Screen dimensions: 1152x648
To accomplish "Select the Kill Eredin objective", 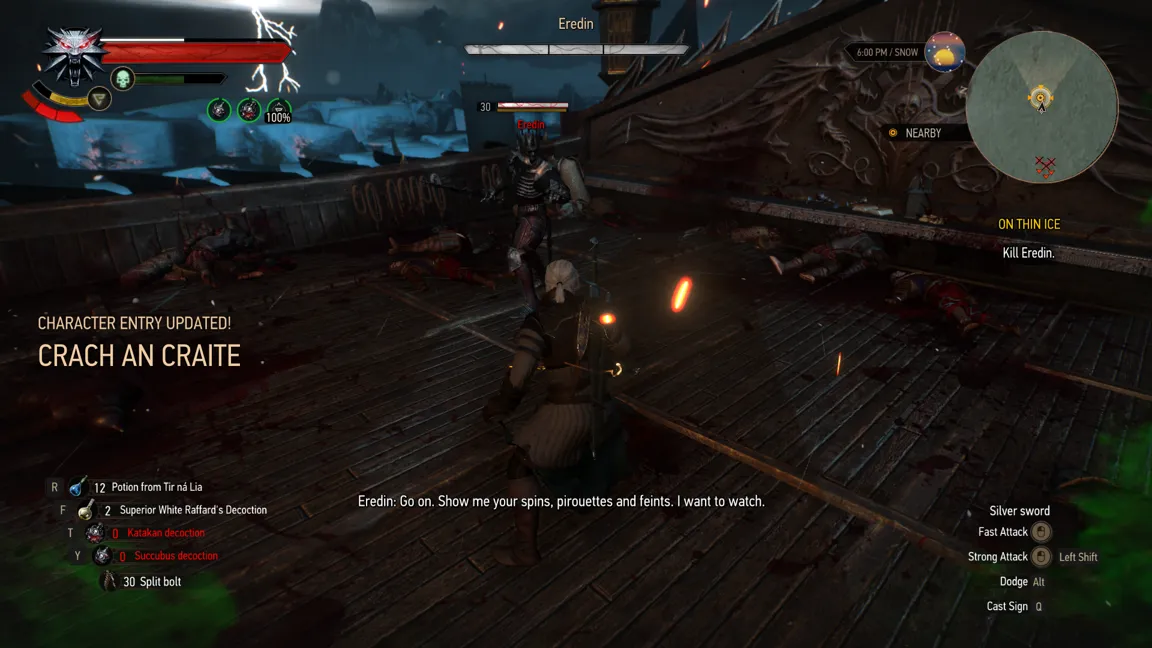I will coord(1028,253).
